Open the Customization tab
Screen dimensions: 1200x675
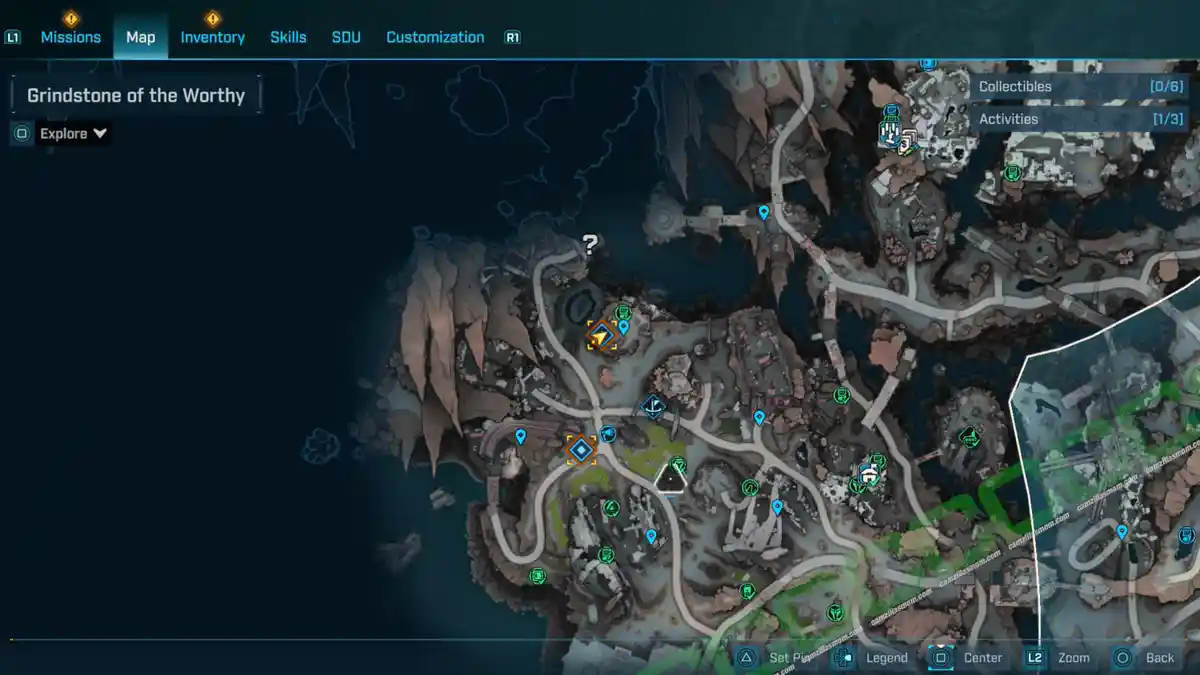pyautogui.click(x=435, y=37)
